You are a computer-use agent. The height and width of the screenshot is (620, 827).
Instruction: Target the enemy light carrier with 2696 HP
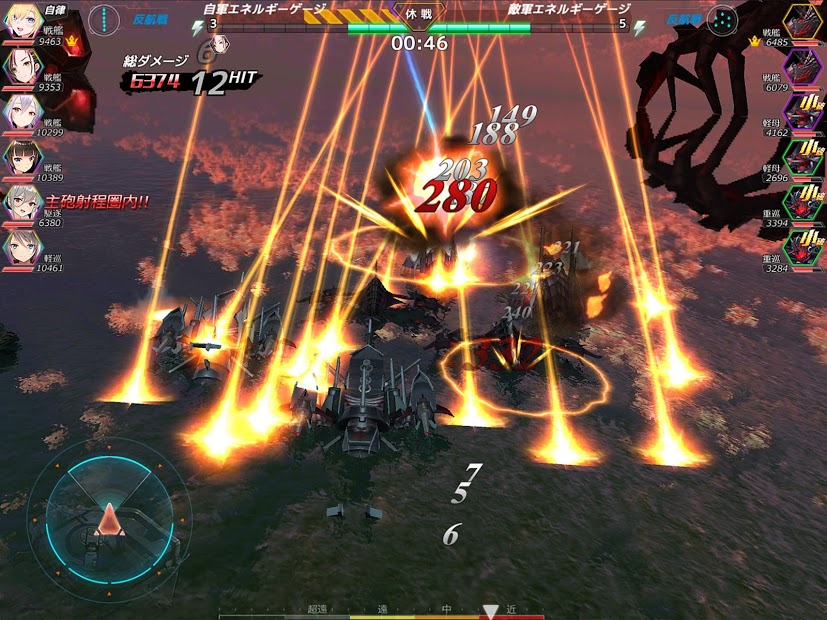click(x=802, y=157)
